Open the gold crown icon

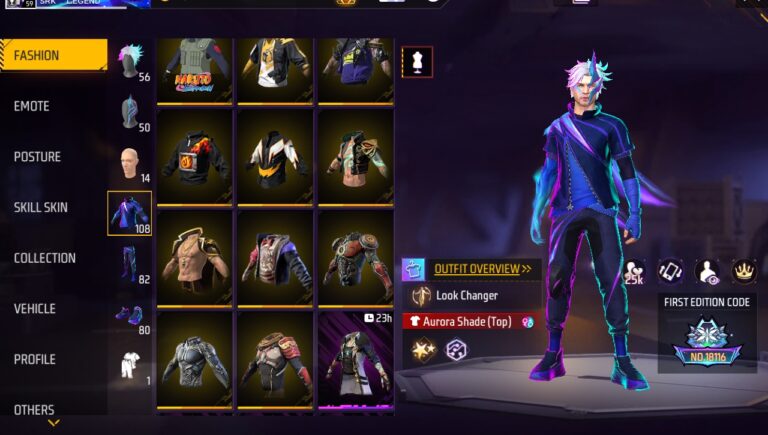(743, 270)
